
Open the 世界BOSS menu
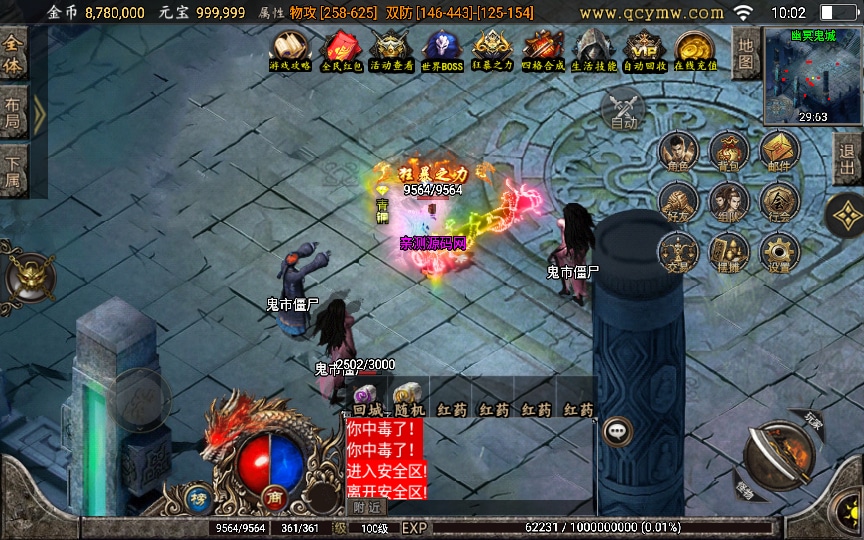[441, 50]
